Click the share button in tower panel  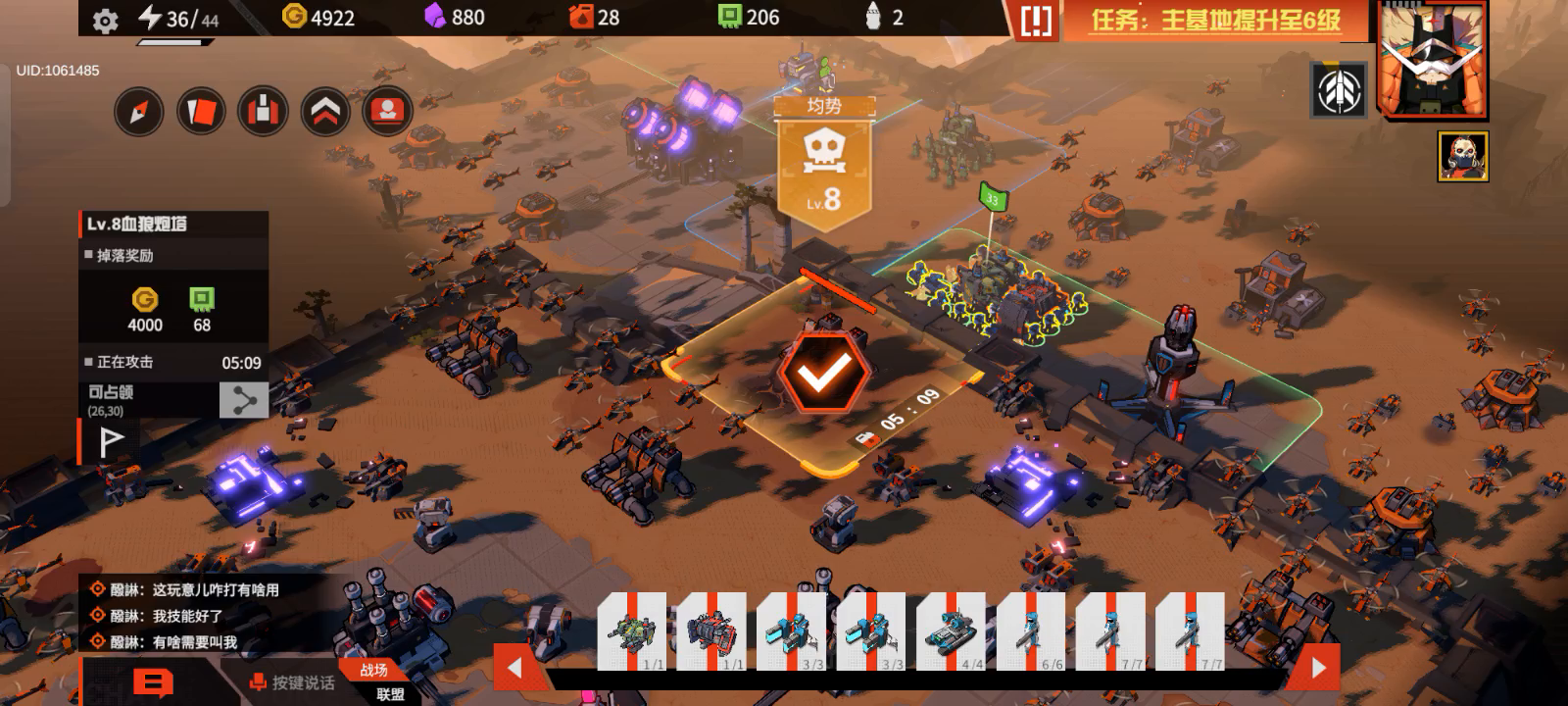[x=243, y=400]
